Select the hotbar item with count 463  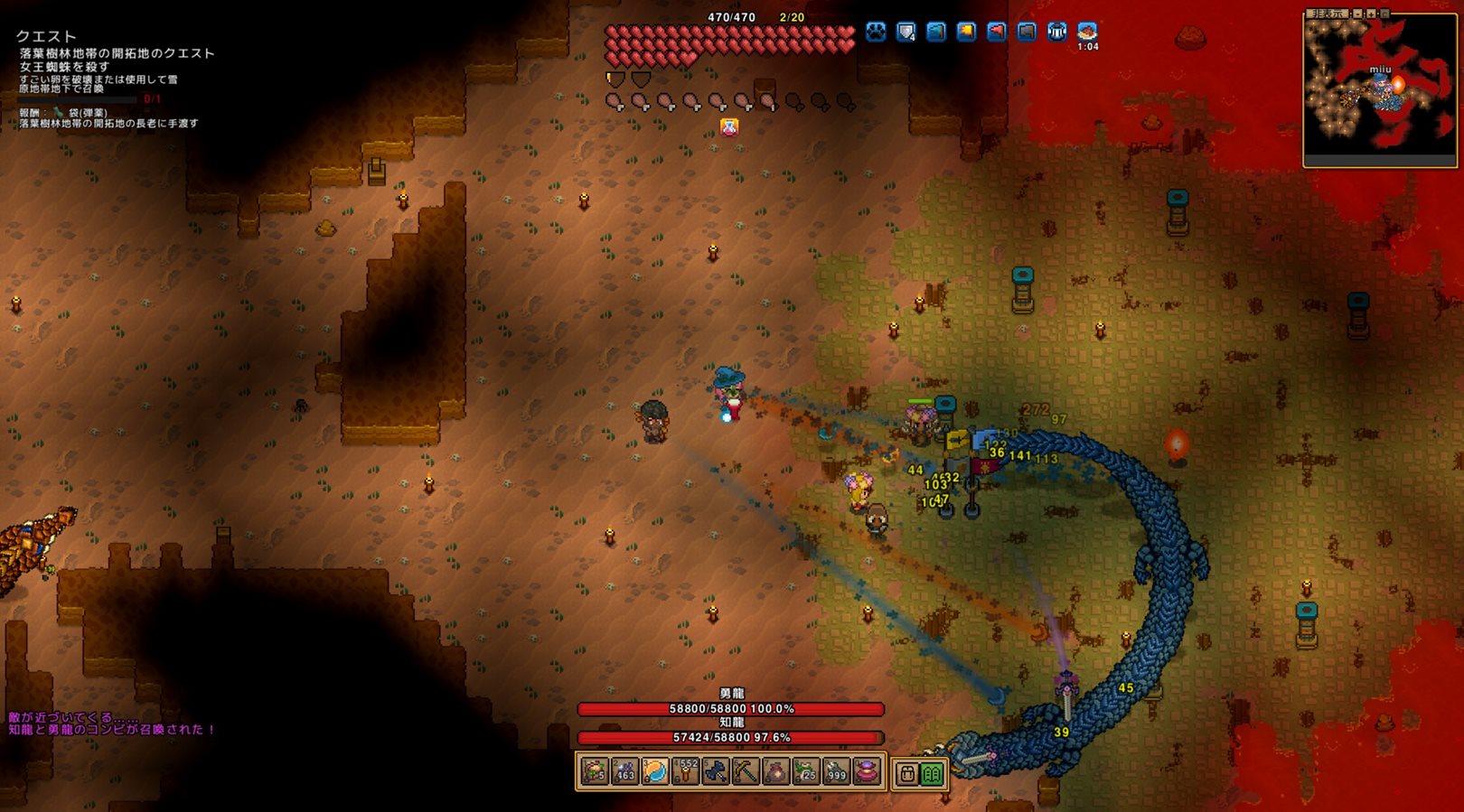point(624,772)
